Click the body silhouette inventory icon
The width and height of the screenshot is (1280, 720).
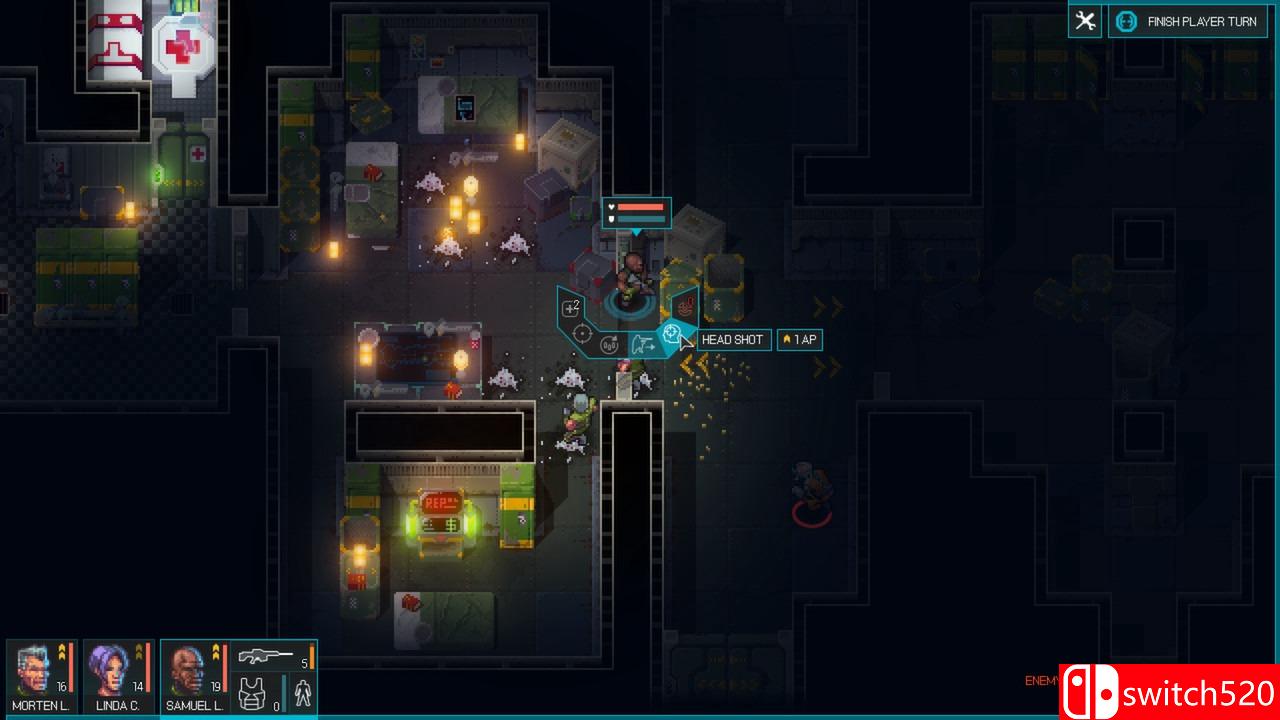(304, 692)
